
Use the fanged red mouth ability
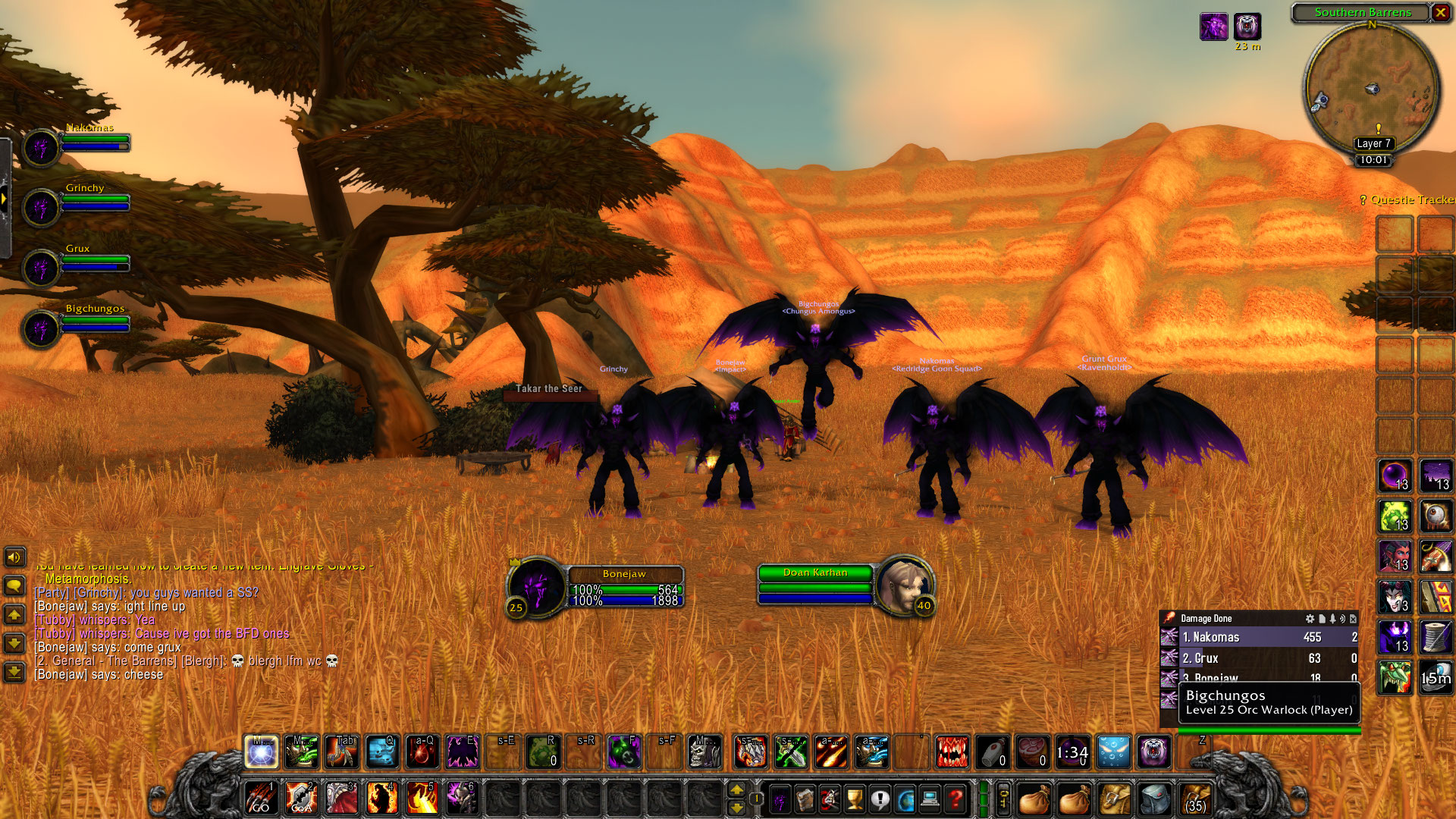pos(952,752)
